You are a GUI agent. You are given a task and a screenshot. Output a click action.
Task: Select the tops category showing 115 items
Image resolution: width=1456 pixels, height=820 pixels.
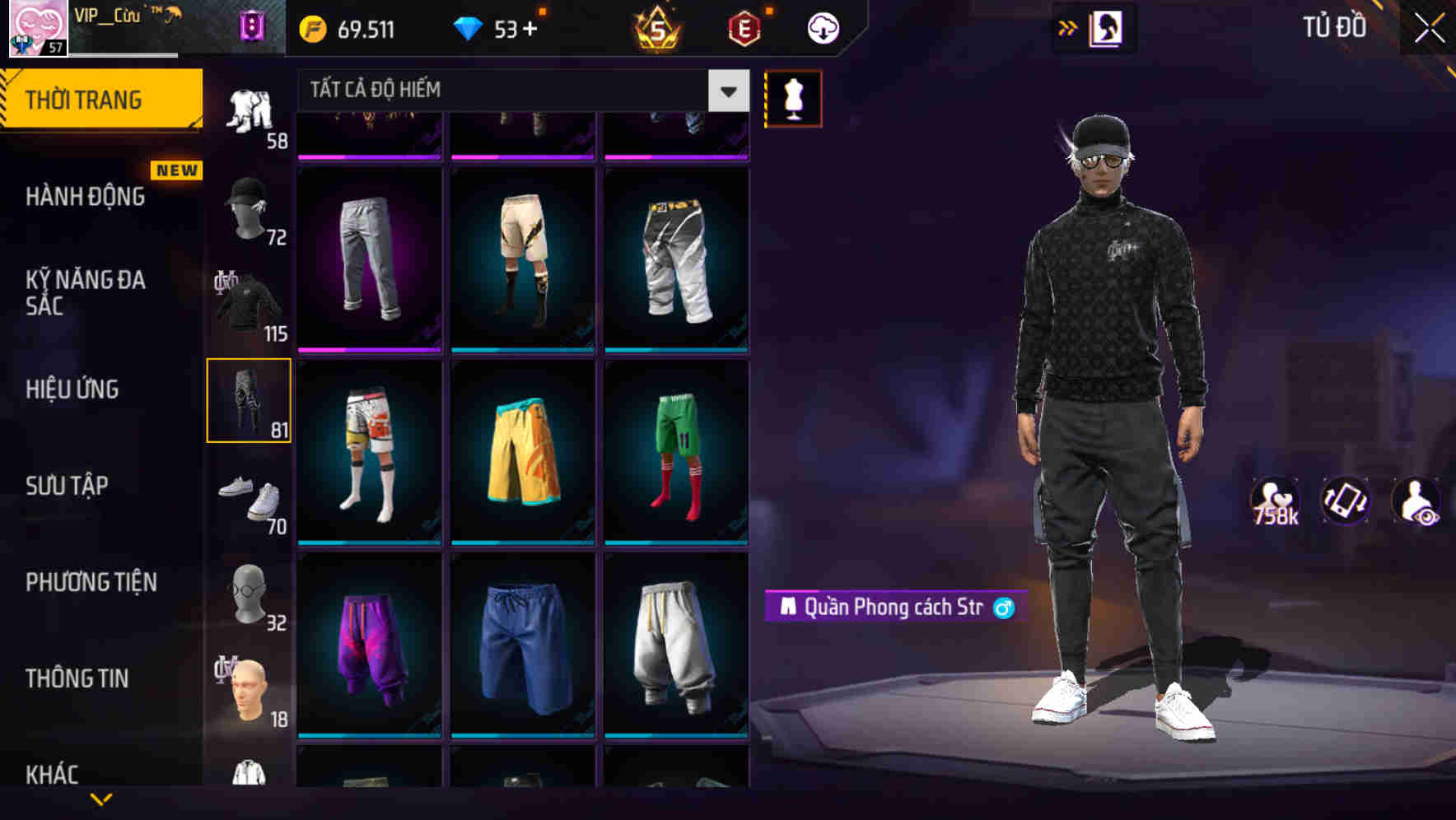[250, 306]
